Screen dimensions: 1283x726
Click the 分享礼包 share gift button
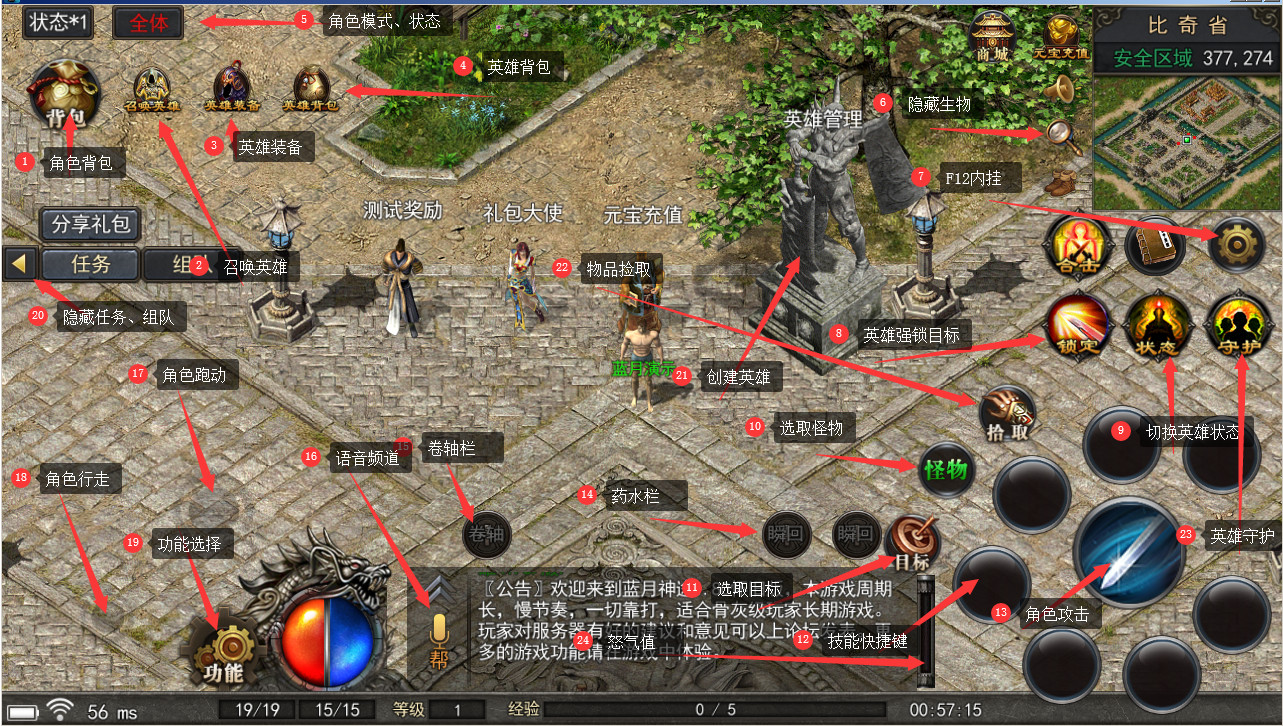(x=90, y=224)
